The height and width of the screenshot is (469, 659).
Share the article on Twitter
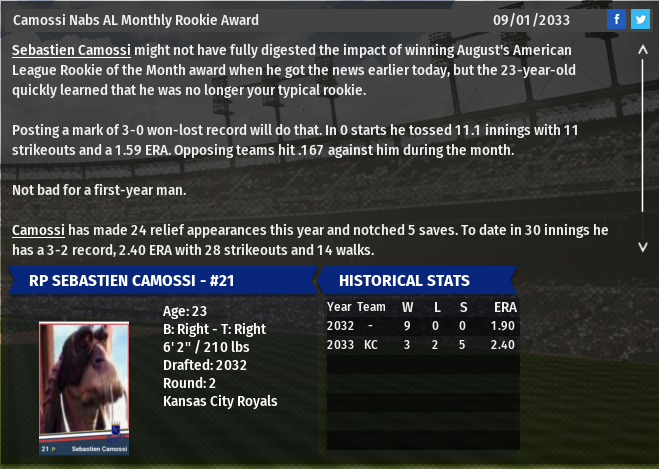(640, 19)
